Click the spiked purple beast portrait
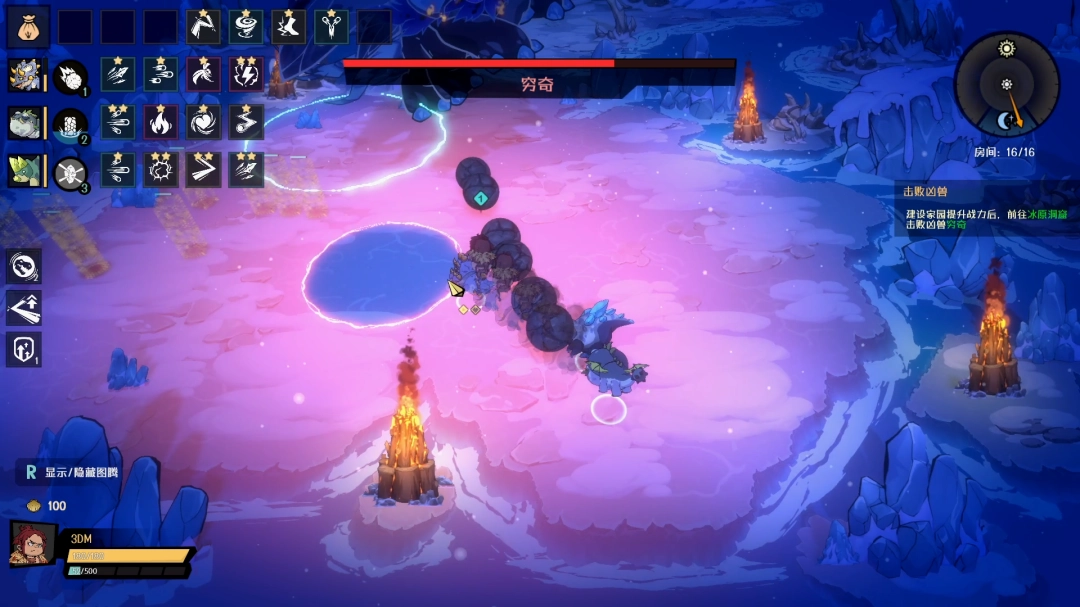 [x=24, y=75]
